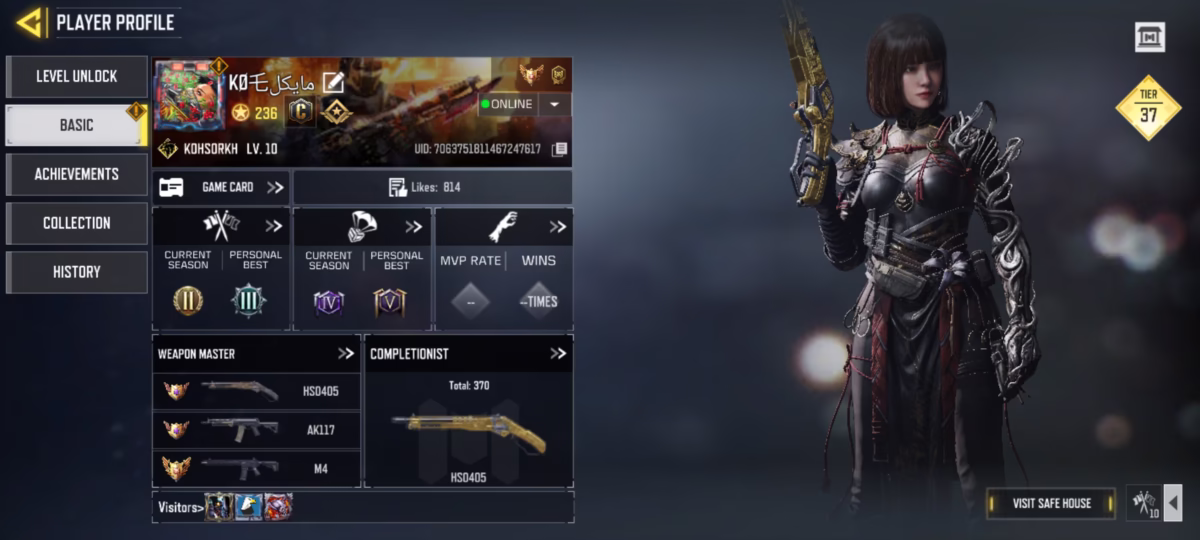View the History tab
The height and width of the screenshot is (540, 1200).
pyautogui.click(x=77, y=272)
